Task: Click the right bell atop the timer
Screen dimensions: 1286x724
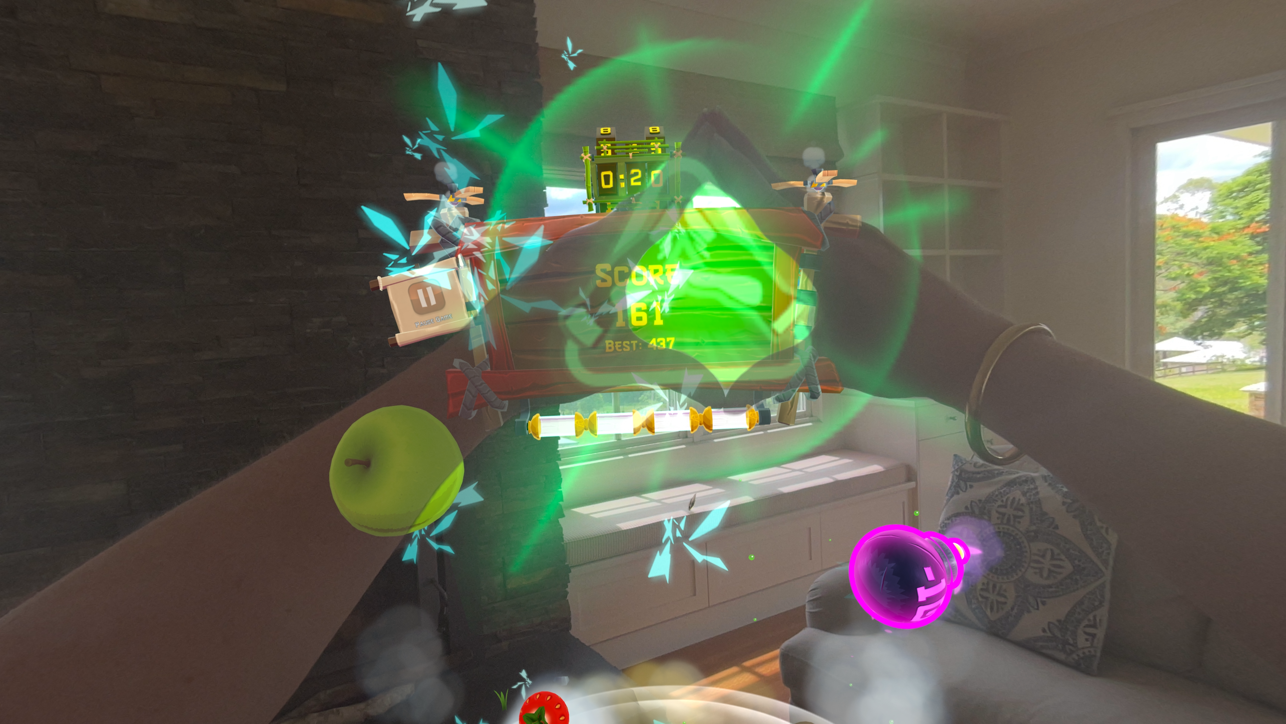Action: [655, 131]
